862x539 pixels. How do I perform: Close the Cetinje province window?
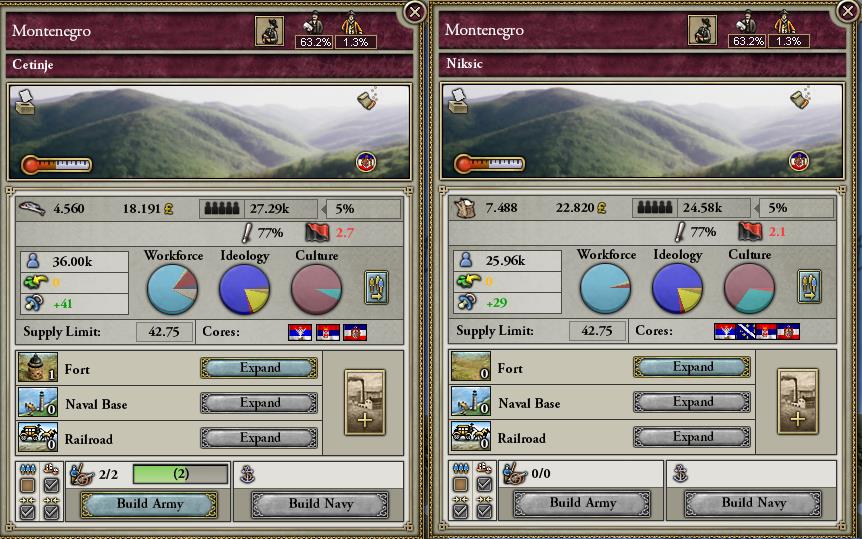414,12
